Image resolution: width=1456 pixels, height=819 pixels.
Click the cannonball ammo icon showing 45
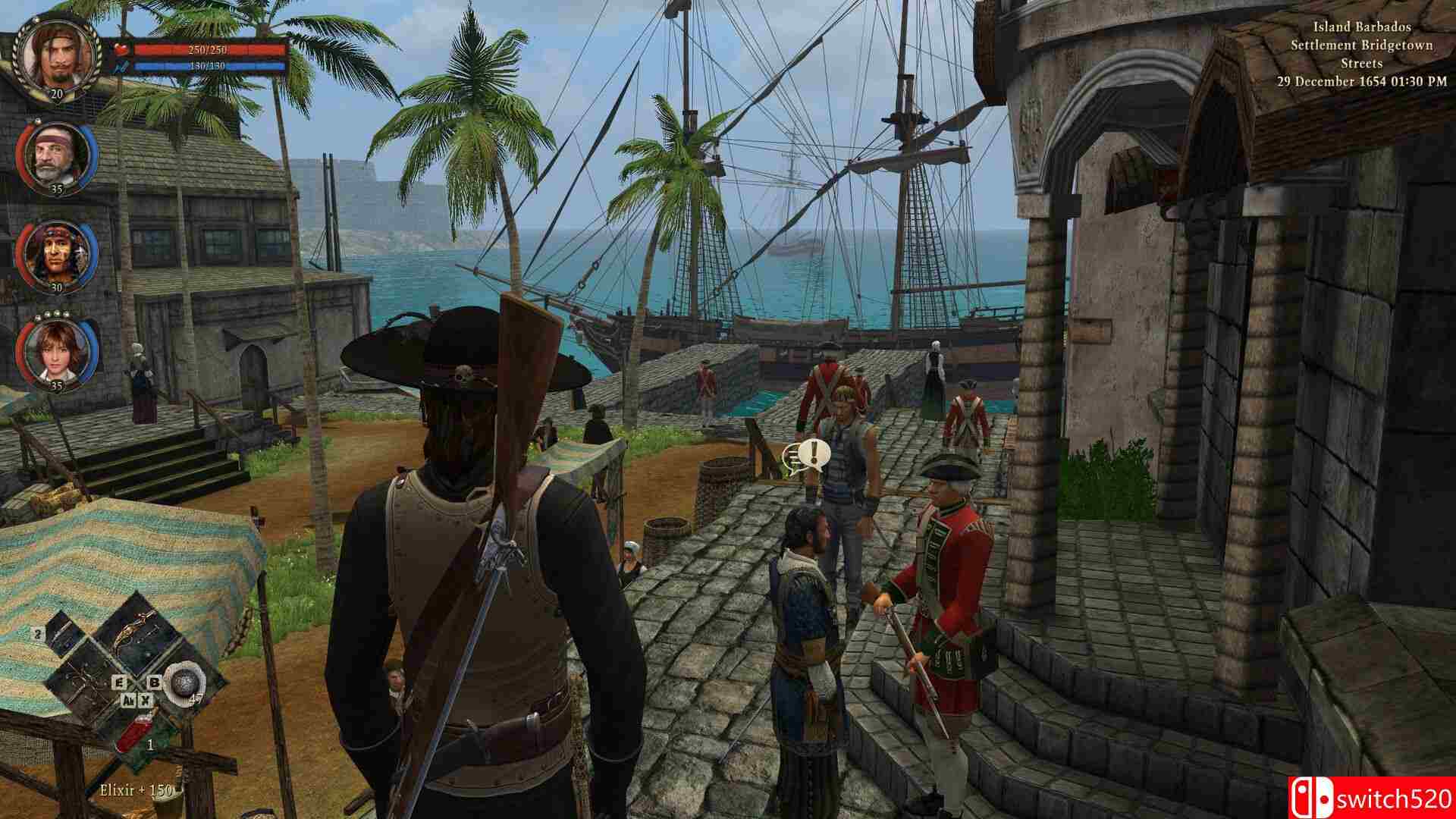(184, 682)
